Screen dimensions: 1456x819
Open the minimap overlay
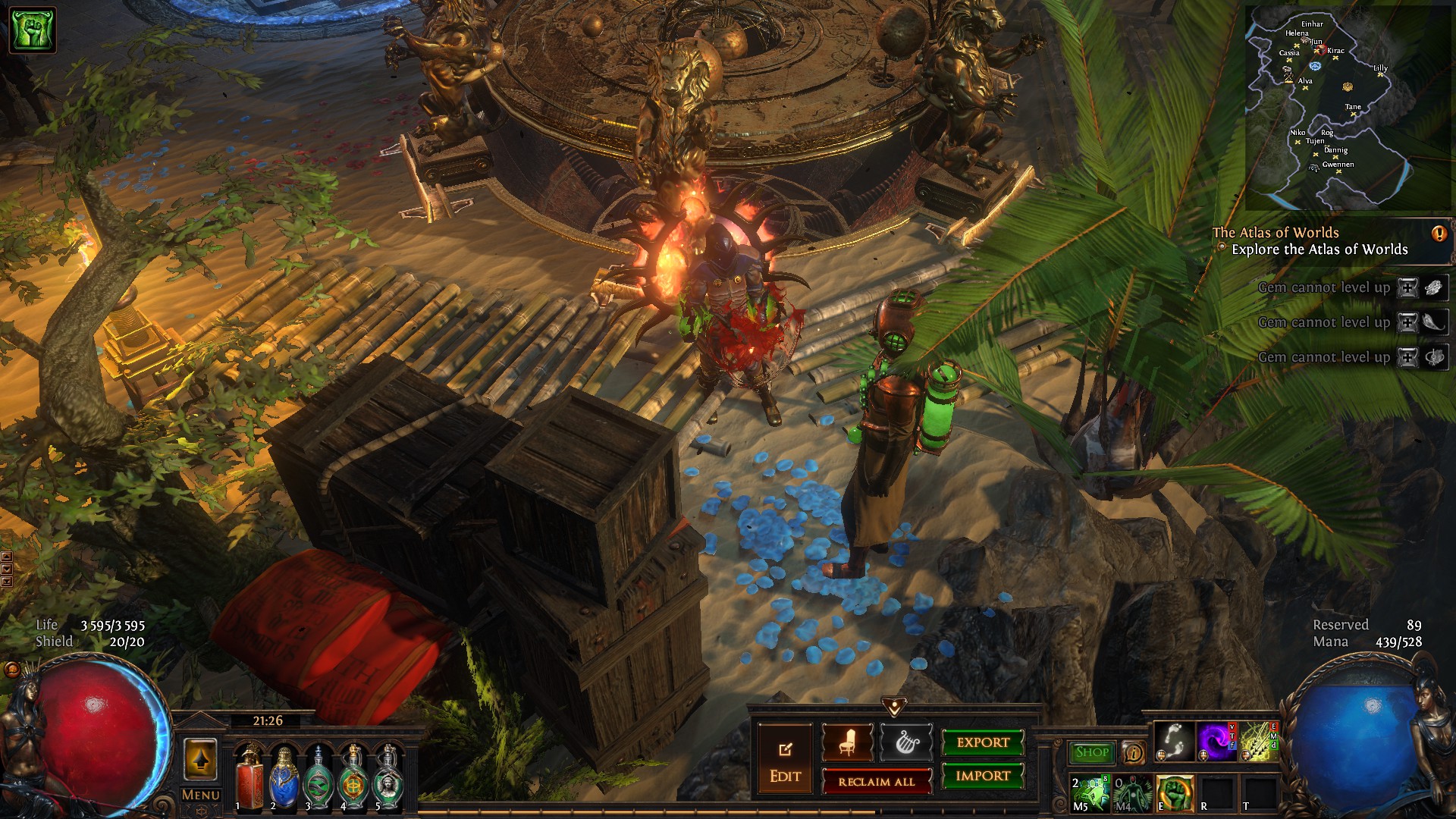[x=1348, y=106]
